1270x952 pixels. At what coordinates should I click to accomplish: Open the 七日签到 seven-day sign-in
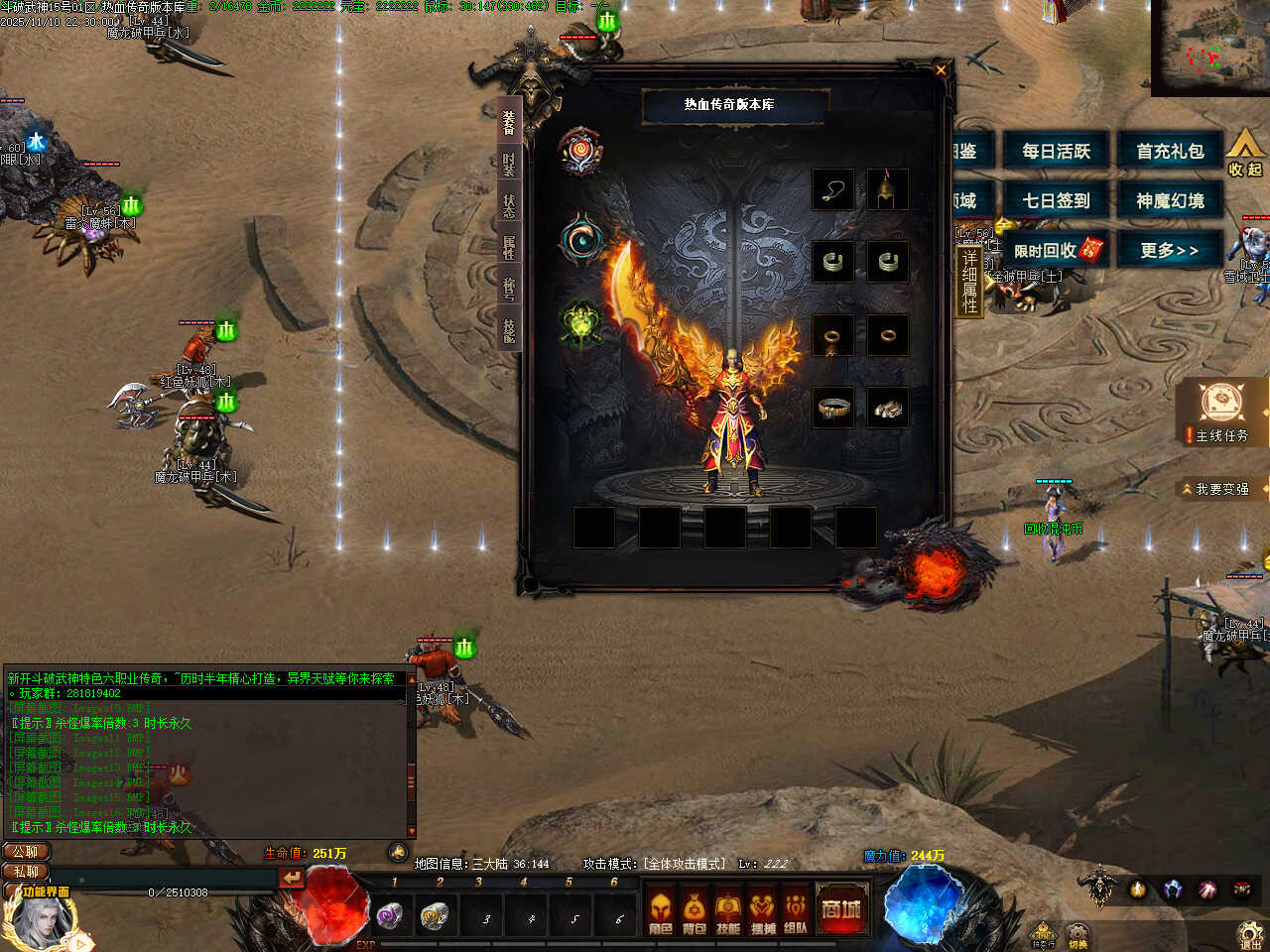[1056, 201]
